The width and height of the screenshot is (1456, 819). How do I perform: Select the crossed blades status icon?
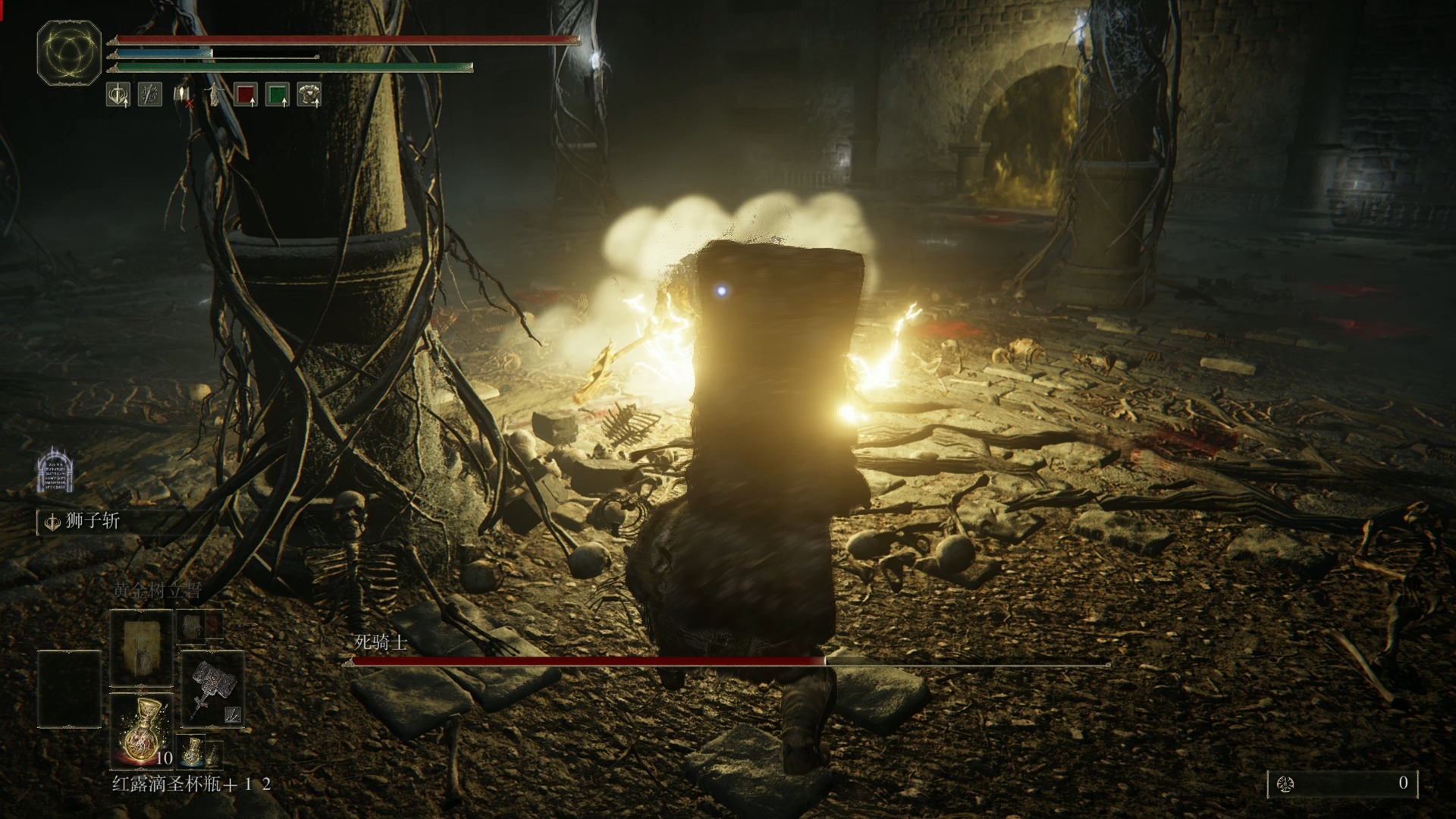tap(149, 95)
